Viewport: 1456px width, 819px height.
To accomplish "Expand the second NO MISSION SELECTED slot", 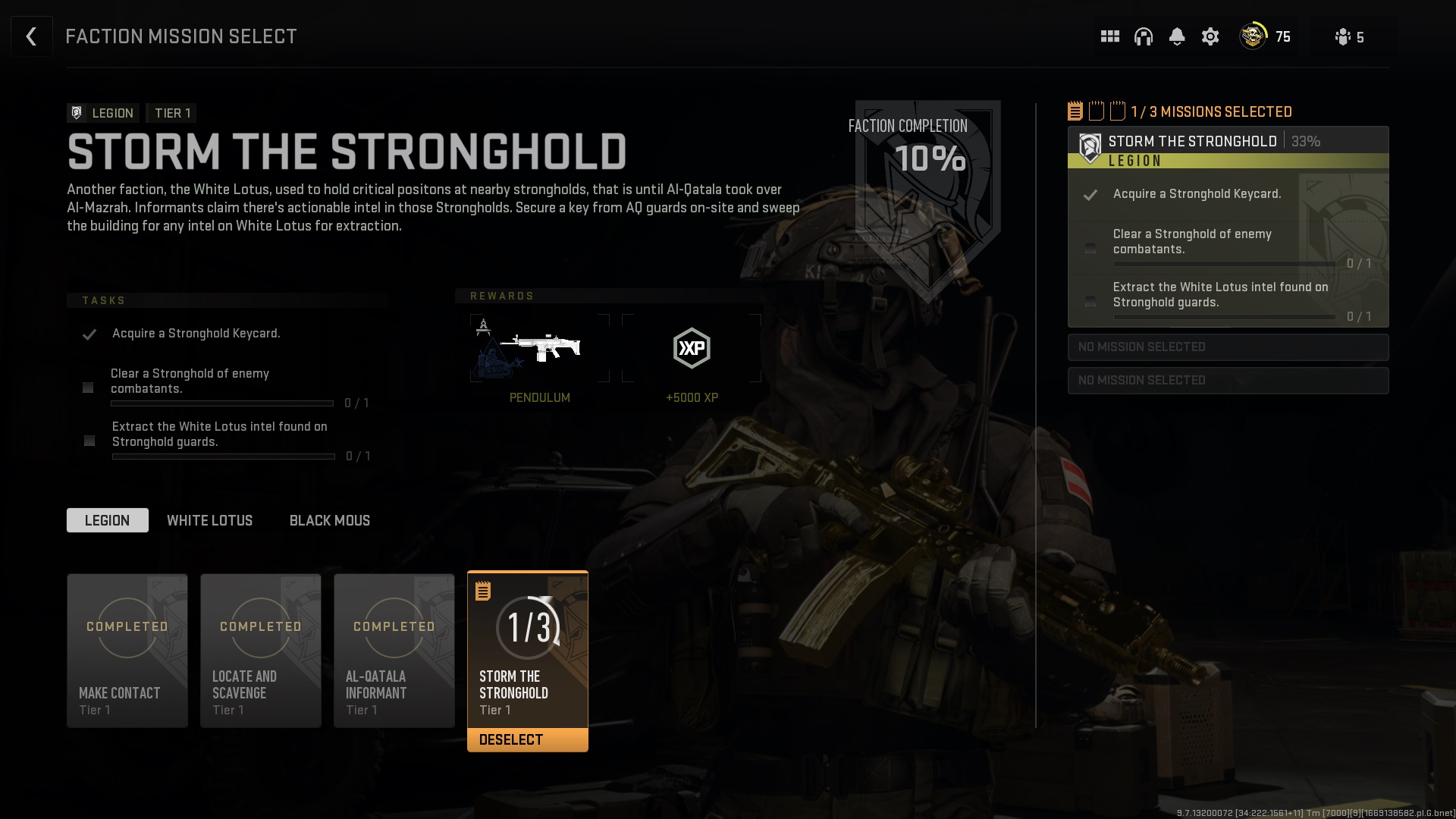I will coord(1228,380).
